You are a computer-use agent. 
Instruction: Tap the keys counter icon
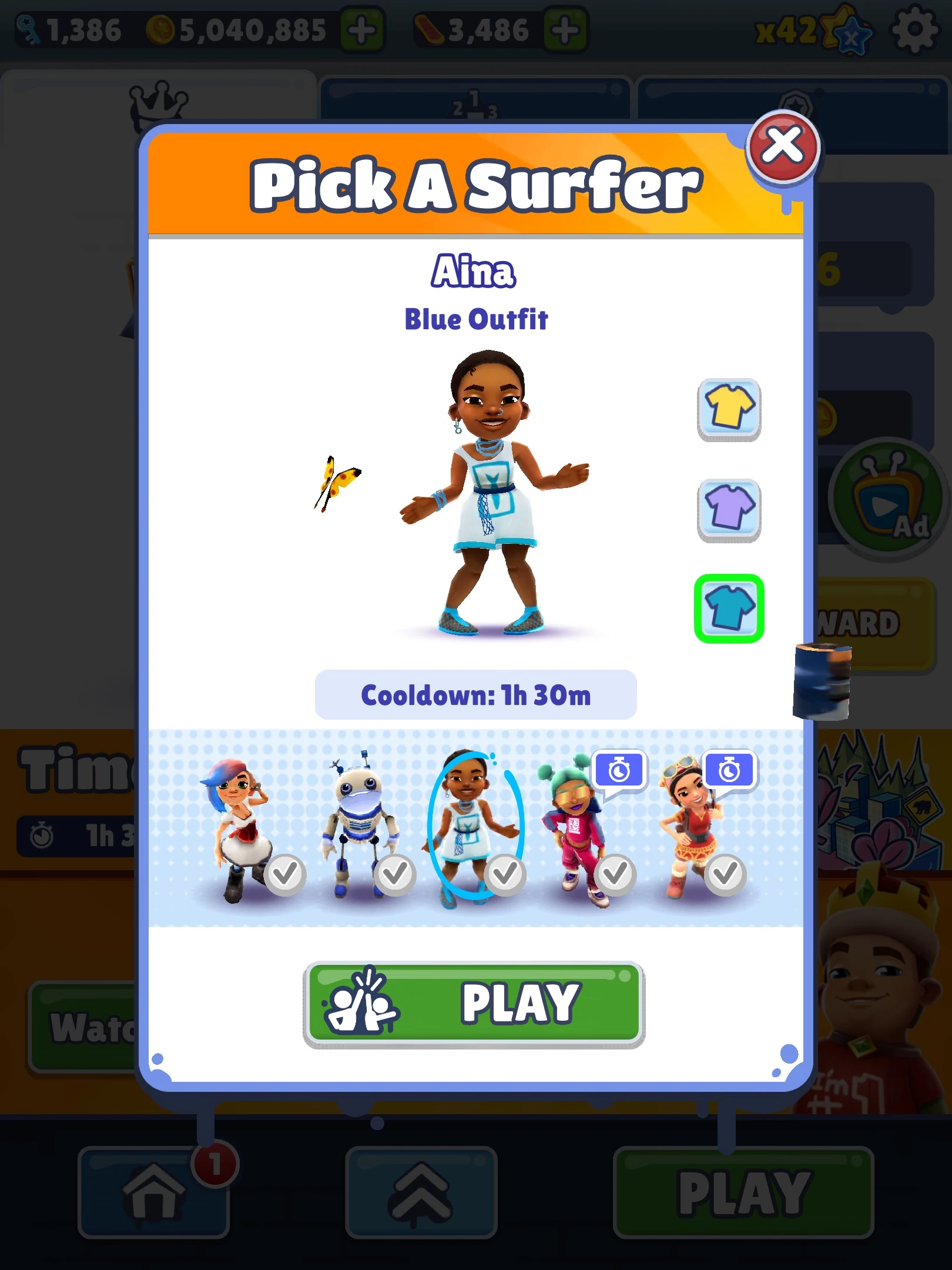point(28,28)
